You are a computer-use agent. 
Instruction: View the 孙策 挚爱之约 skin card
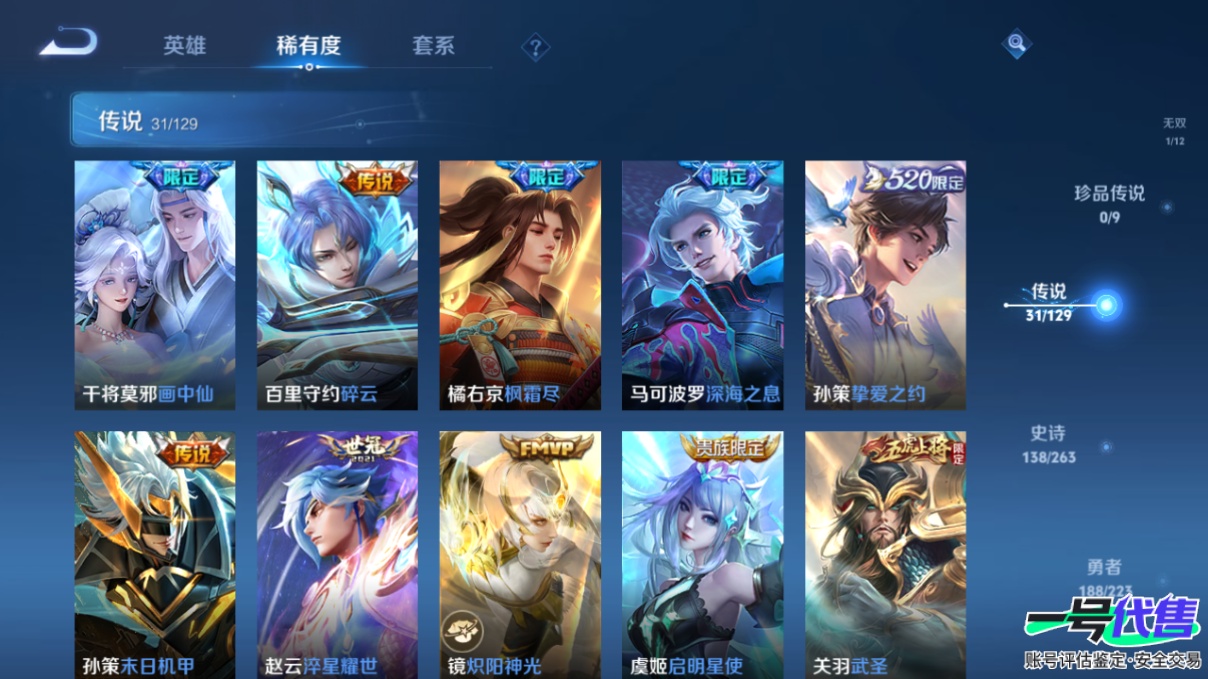pyautogui.click(x=885, y=285)
